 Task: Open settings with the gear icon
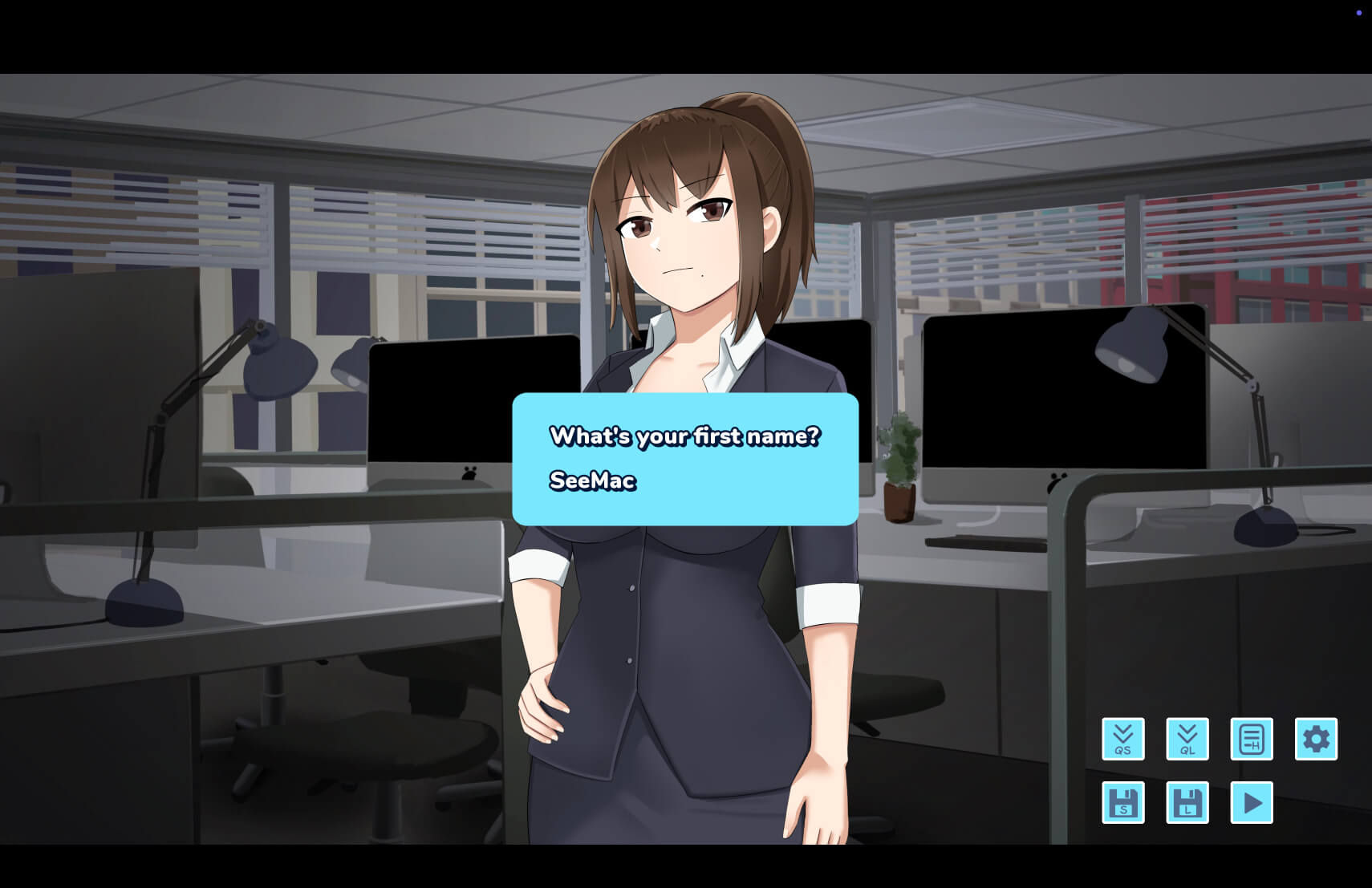click(x=1316, y=739)
